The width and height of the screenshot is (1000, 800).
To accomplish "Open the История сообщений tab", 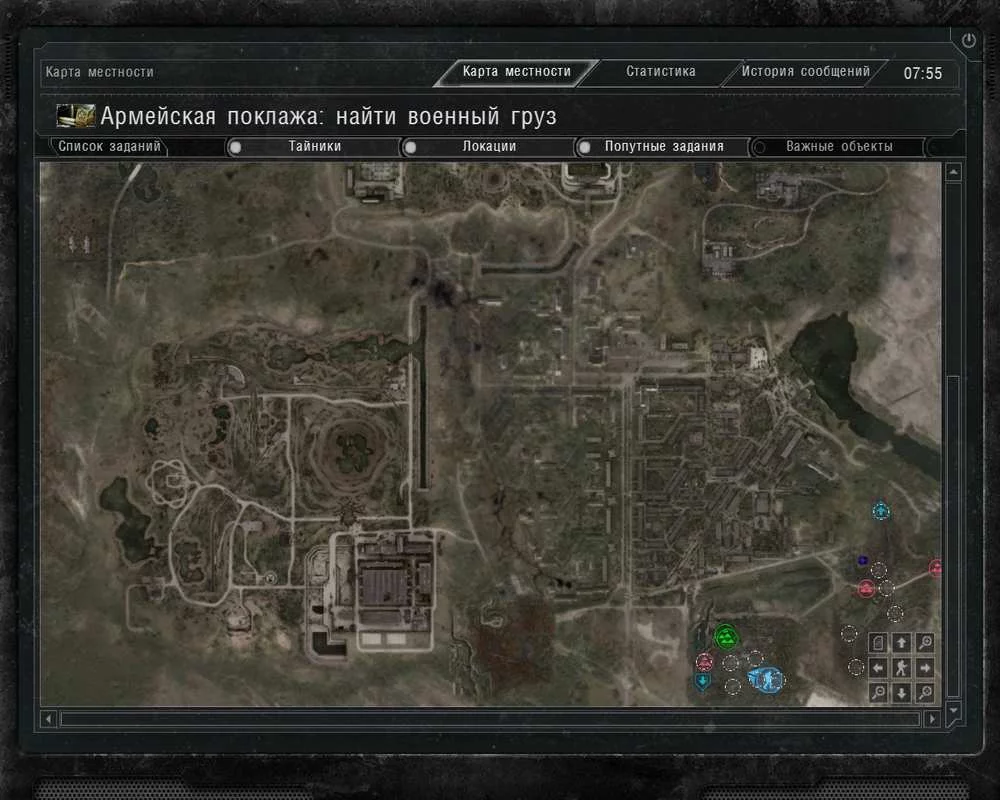I will (x=806, y=72).
